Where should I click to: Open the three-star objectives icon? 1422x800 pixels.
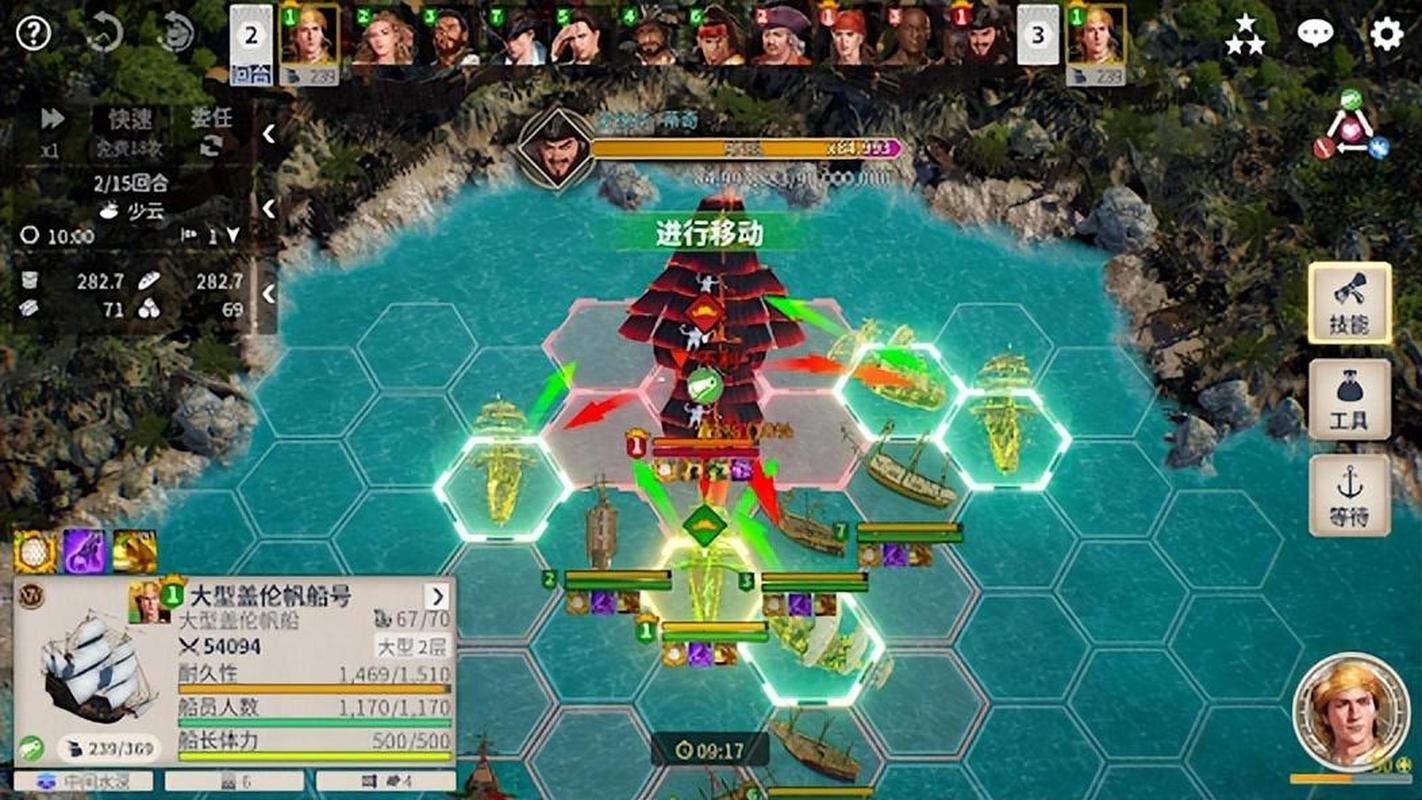click(x=1245, y=35)
